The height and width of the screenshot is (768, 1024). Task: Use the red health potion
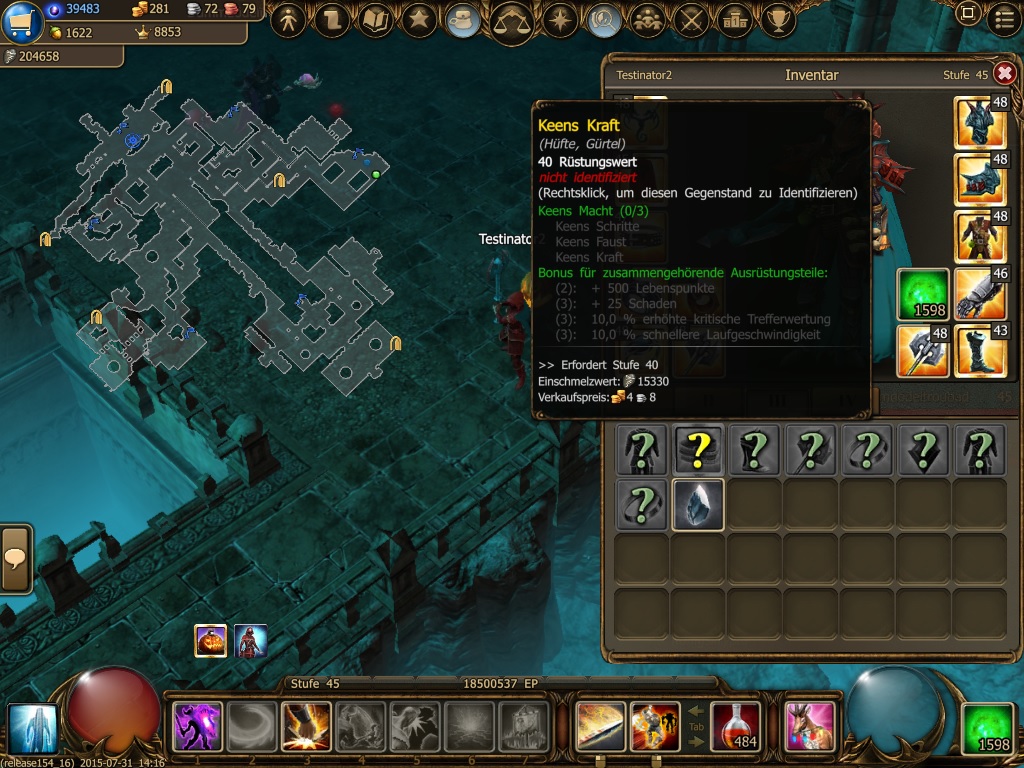[x=735, y=726]
